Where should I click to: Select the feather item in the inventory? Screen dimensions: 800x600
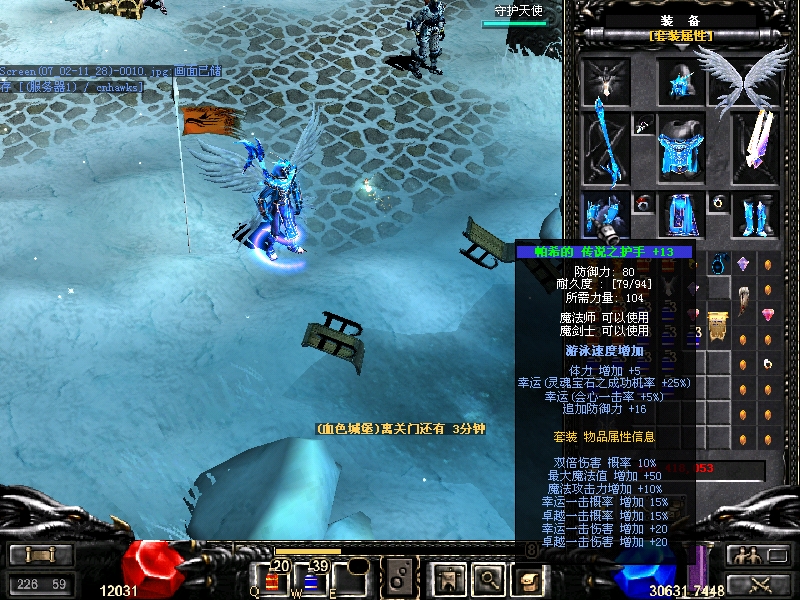(x=744, y=297)
